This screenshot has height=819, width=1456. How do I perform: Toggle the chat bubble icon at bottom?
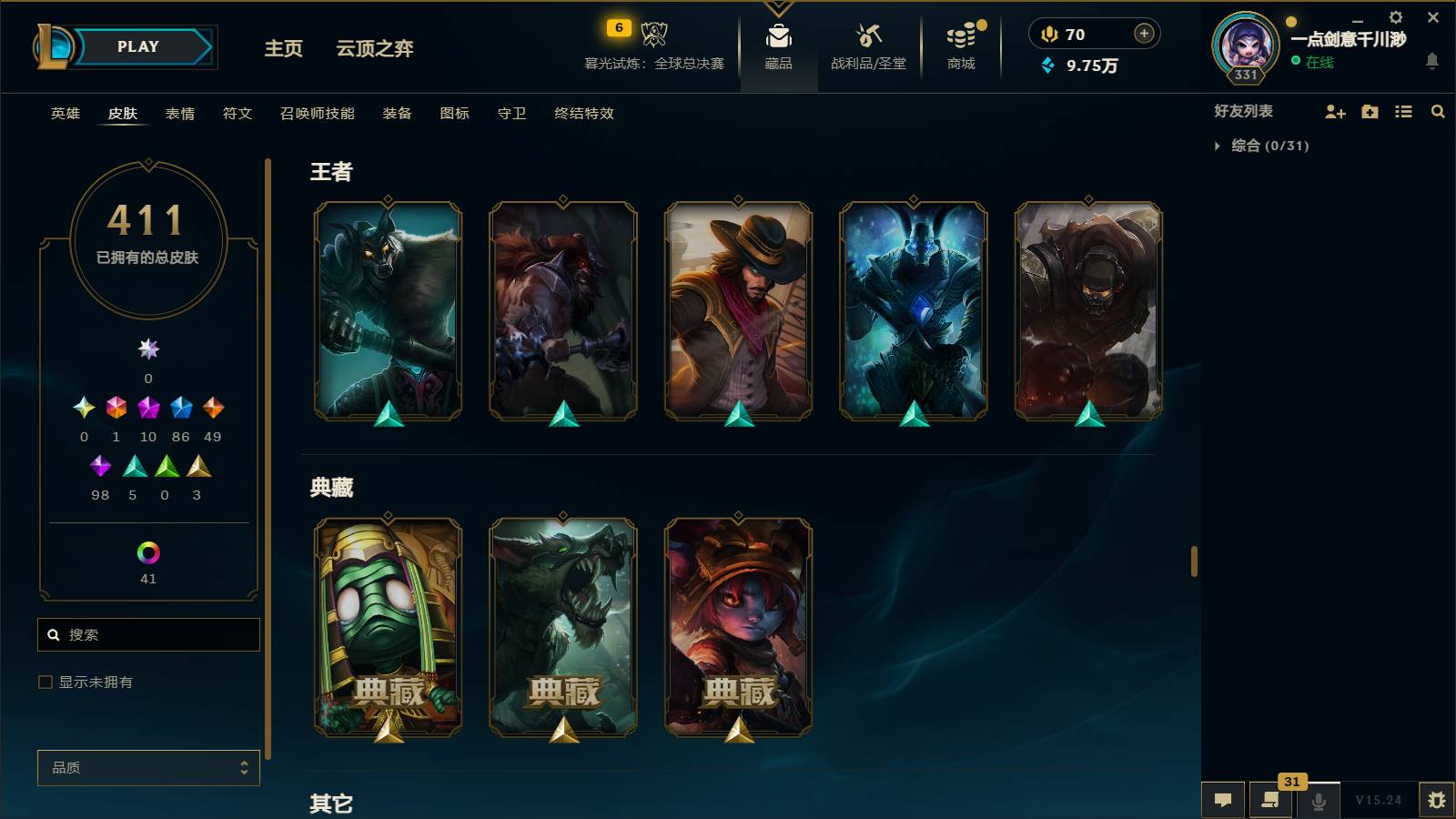pyautogui.click(x=1223, y=801)
